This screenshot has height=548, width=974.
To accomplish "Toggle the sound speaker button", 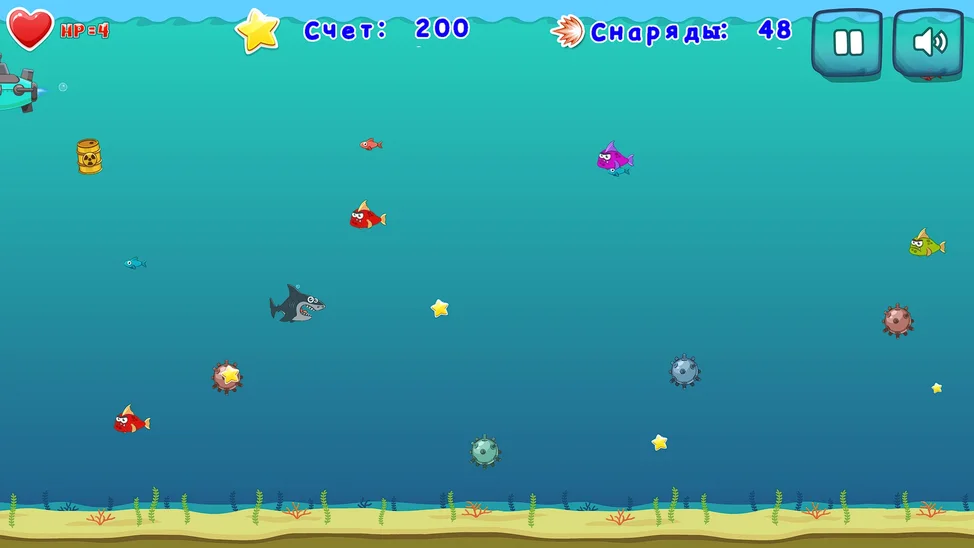I will tap(928, 43).
